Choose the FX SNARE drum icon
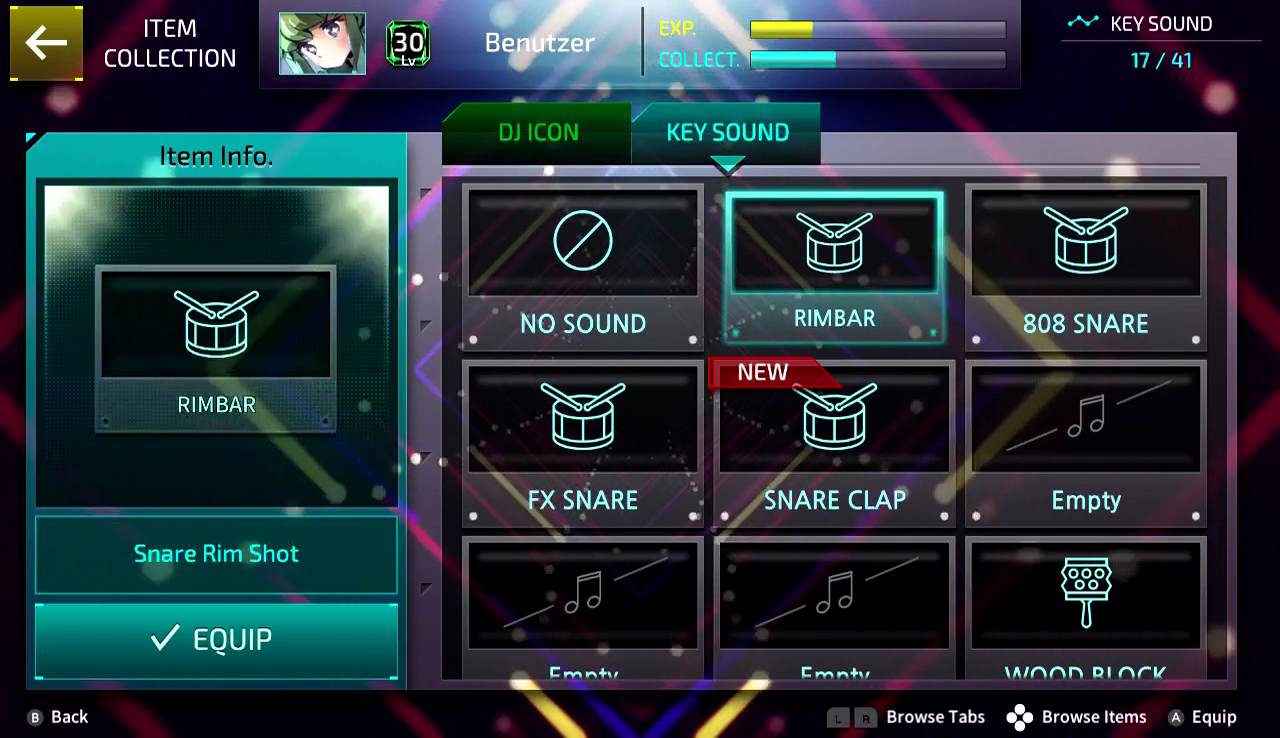 [583, 420]
